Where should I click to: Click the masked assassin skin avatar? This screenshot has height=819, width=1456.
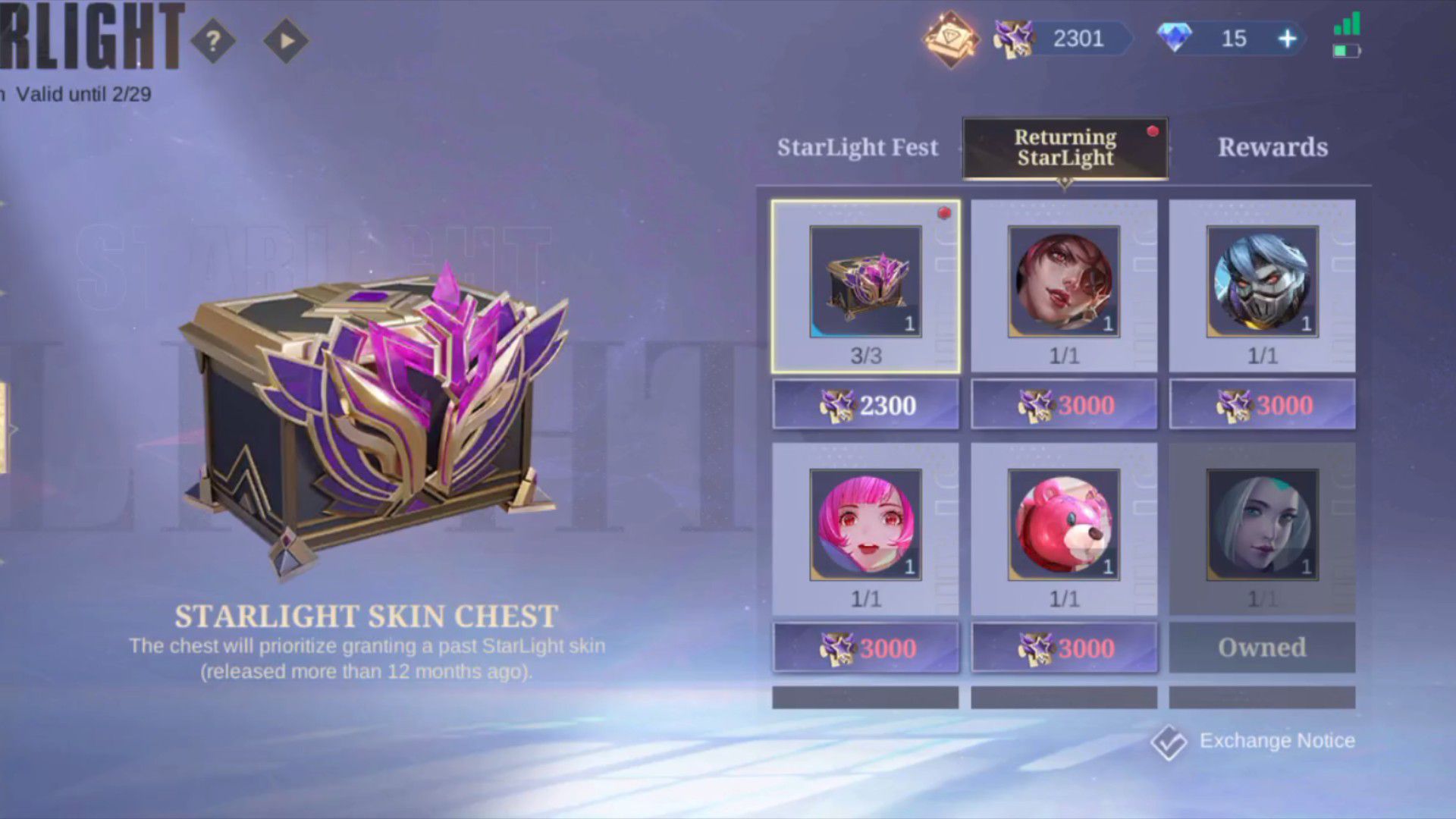pyautogui.click(x=1261, y=282)
